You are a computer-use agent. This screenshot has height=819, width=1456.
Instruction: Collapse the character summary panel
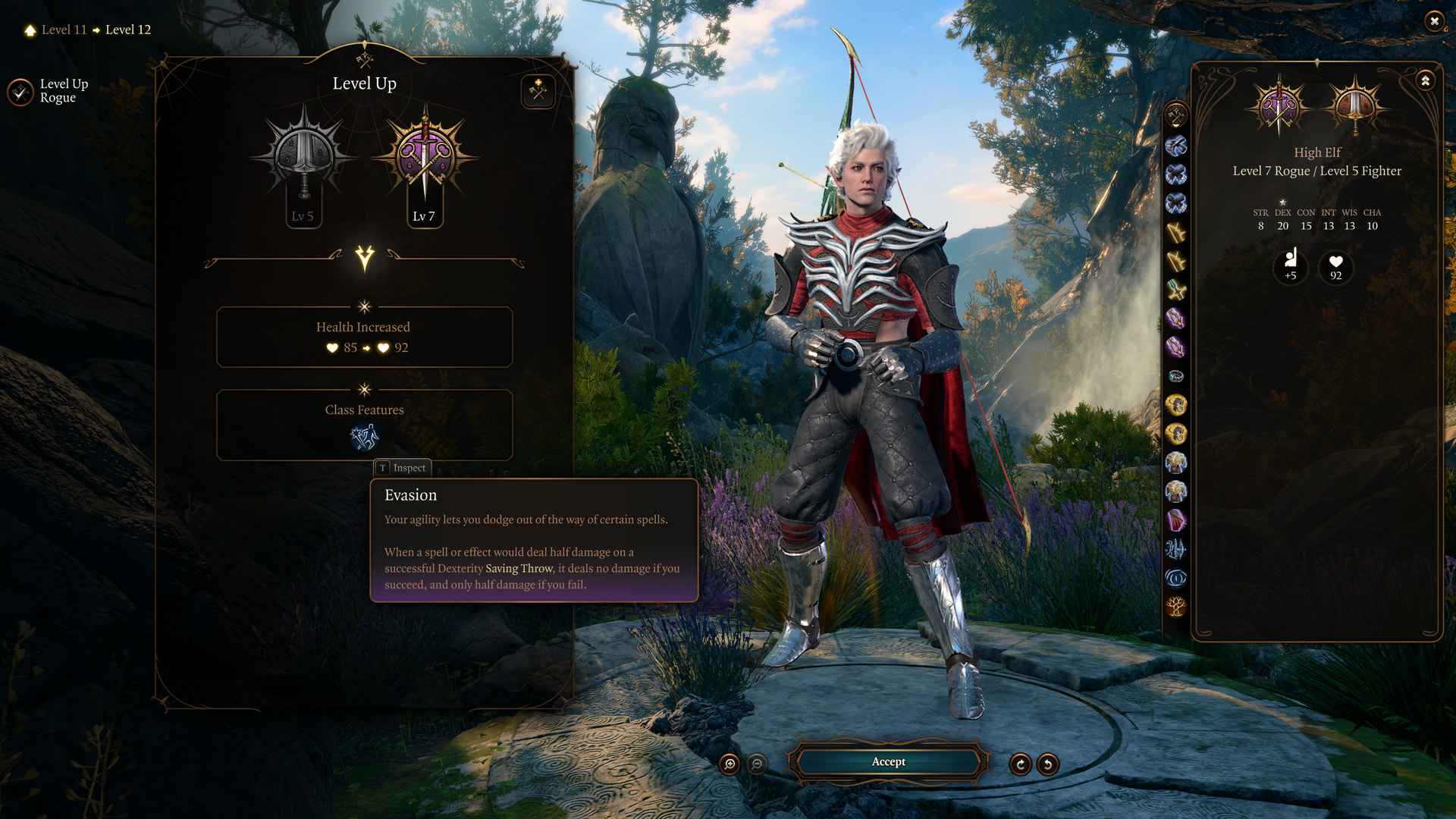(x=1426, y=80)
